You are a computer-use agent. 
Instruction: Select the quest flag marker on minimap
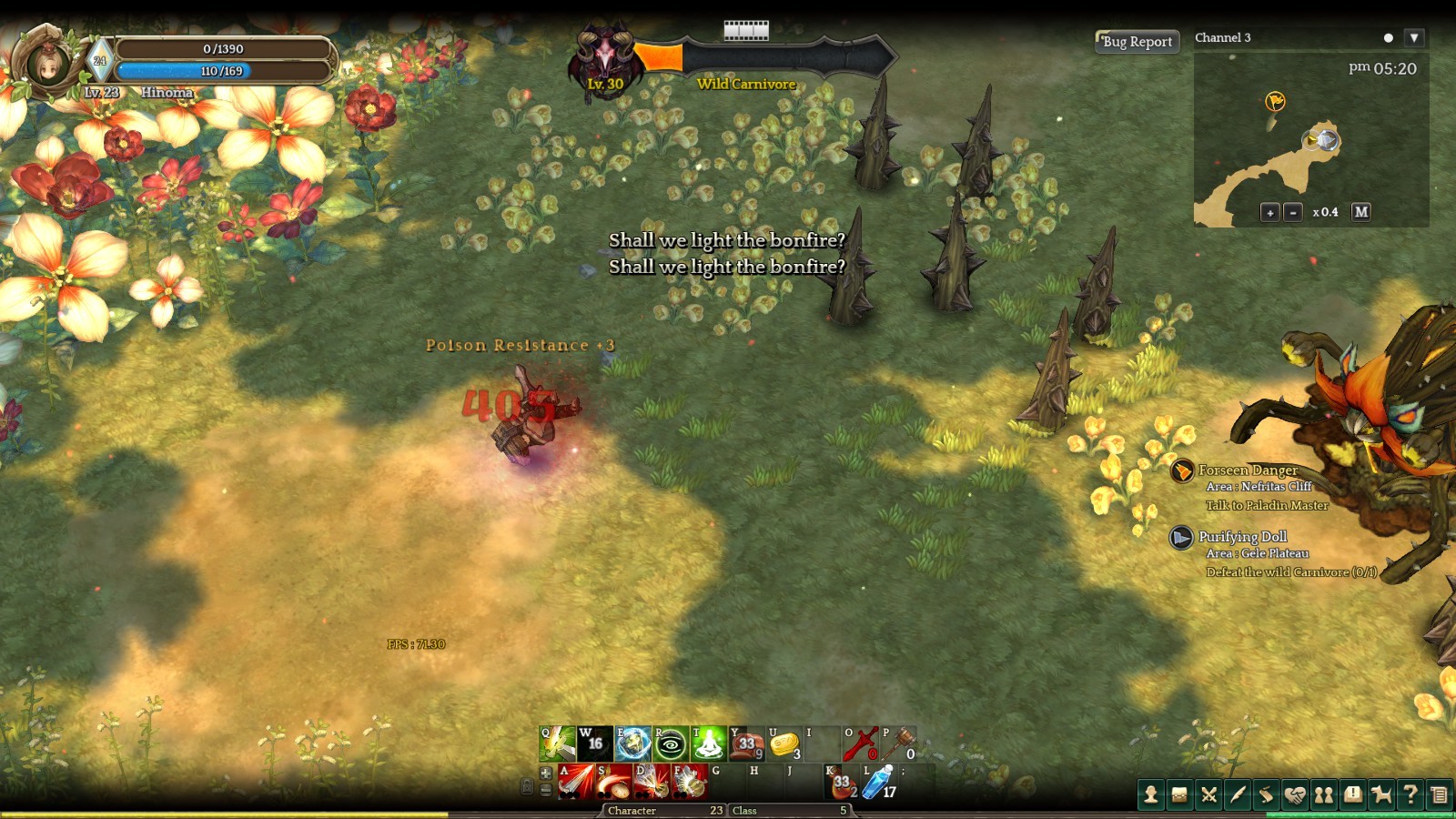[x=1275, y=101]
